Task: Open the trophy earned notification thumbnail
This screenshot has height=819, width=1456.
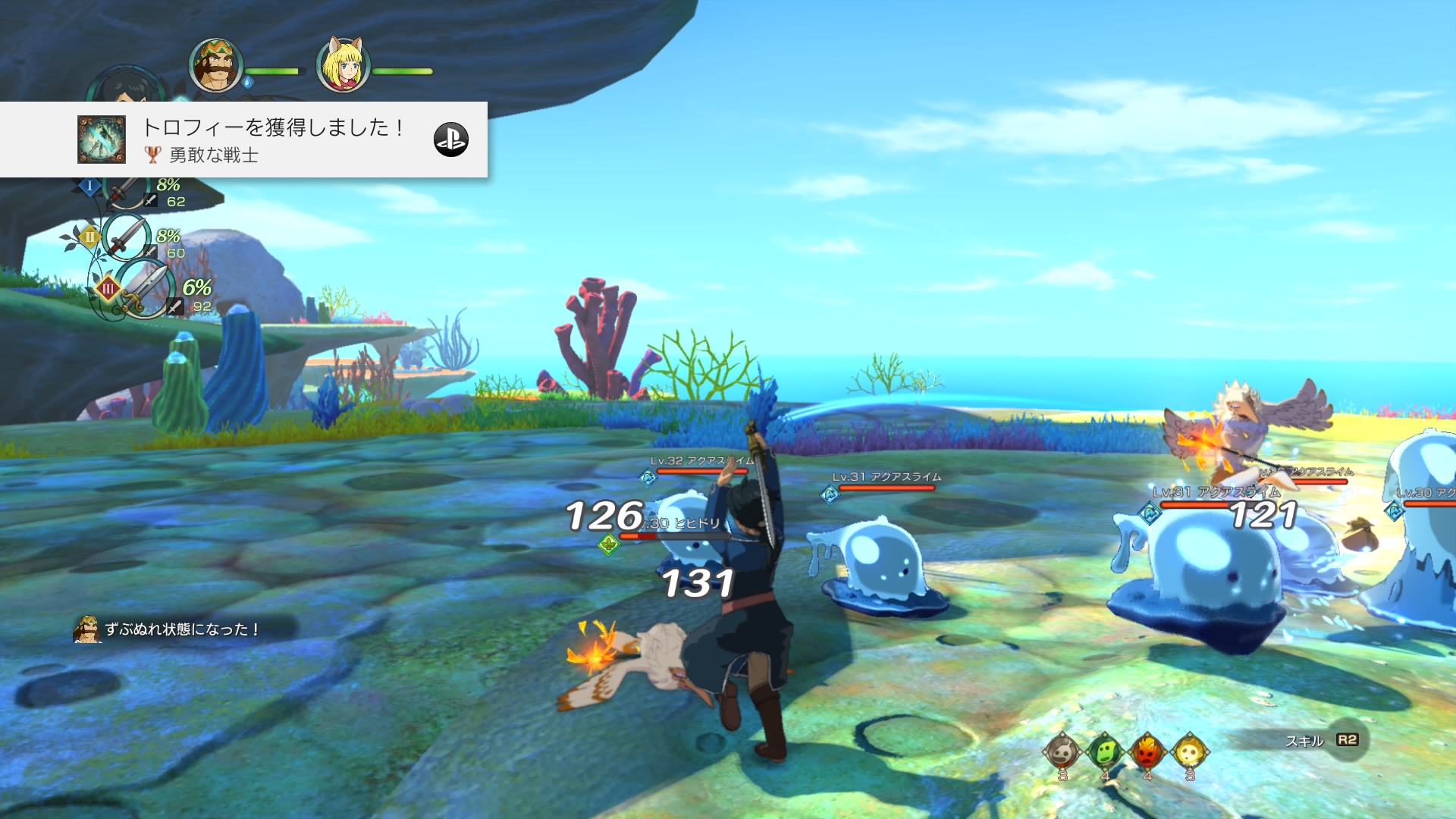Action: [x=102, y=140]
